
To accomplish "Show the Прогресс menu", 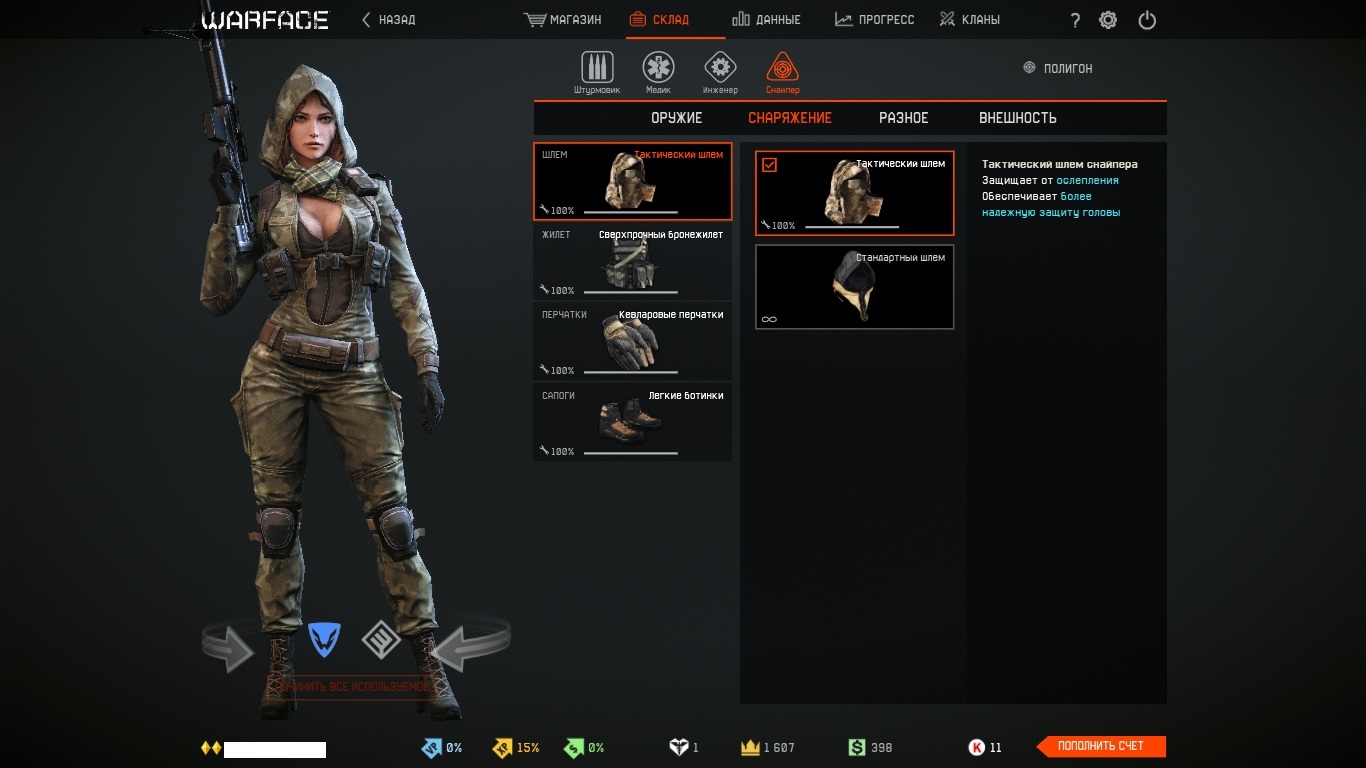I will pos(874,20).
